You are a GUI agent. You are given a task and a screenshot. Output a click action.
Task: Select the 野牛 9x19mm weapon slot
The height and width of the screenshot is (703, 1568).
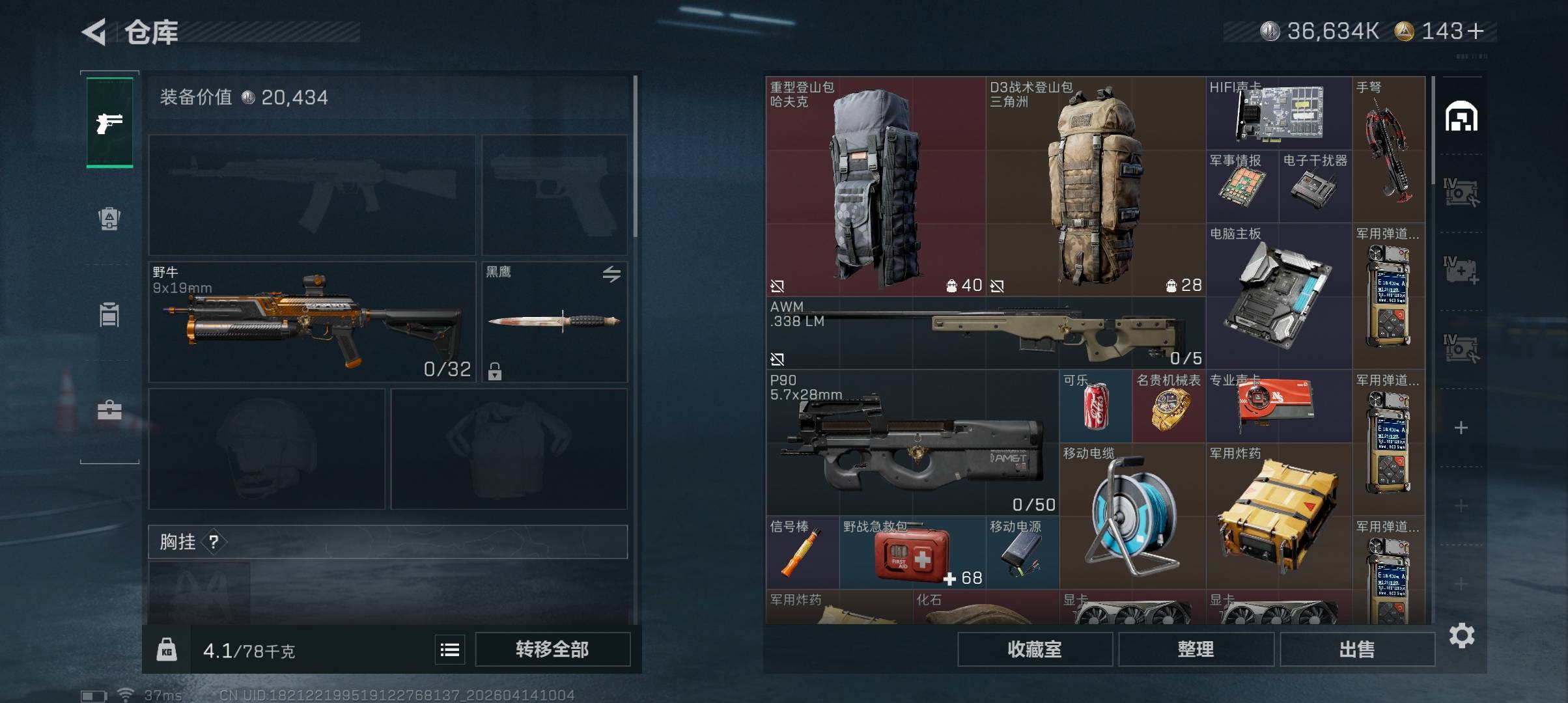[312, 322]
